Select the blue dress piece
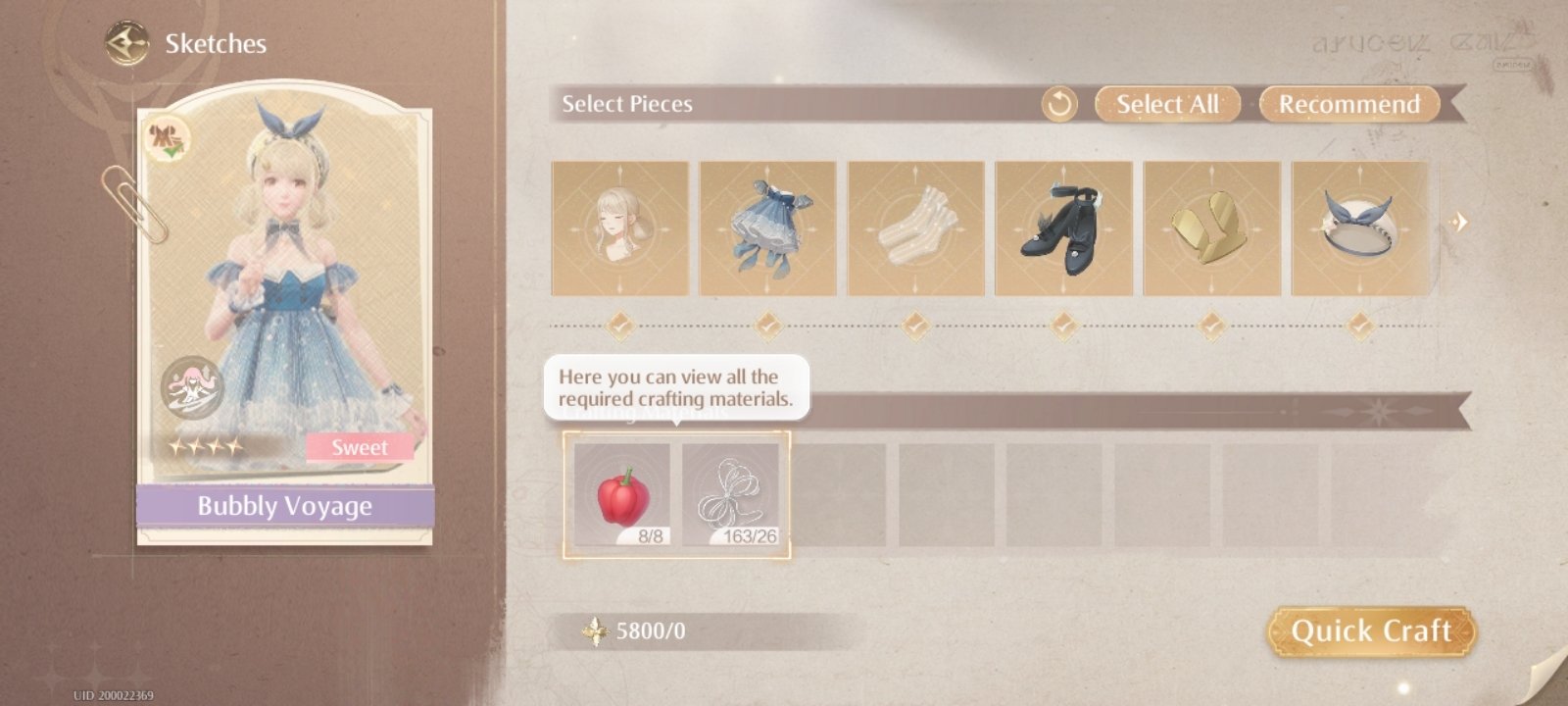This screenshot has width=1568, height=706. [767, 228]
